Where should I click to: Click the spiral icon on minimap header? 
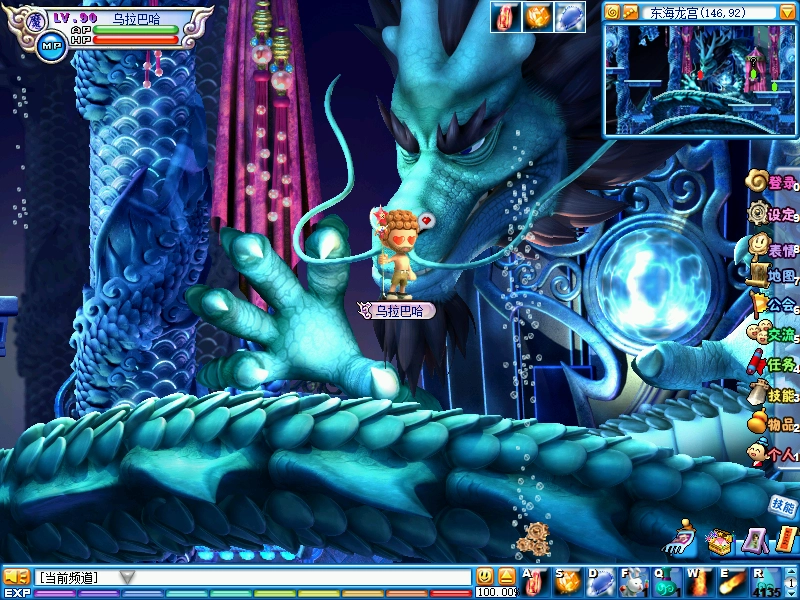click(613, 13)
